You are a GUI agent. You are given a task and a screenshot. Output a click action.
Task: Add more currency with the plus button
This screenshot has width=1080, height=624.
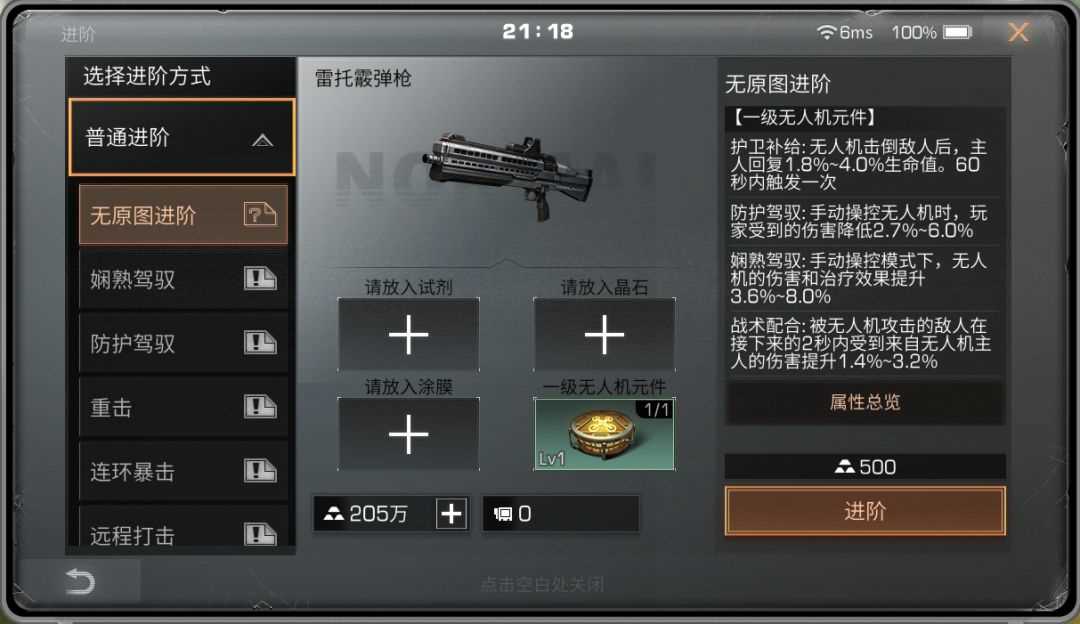pyautogui.click(x=452, y=514)
